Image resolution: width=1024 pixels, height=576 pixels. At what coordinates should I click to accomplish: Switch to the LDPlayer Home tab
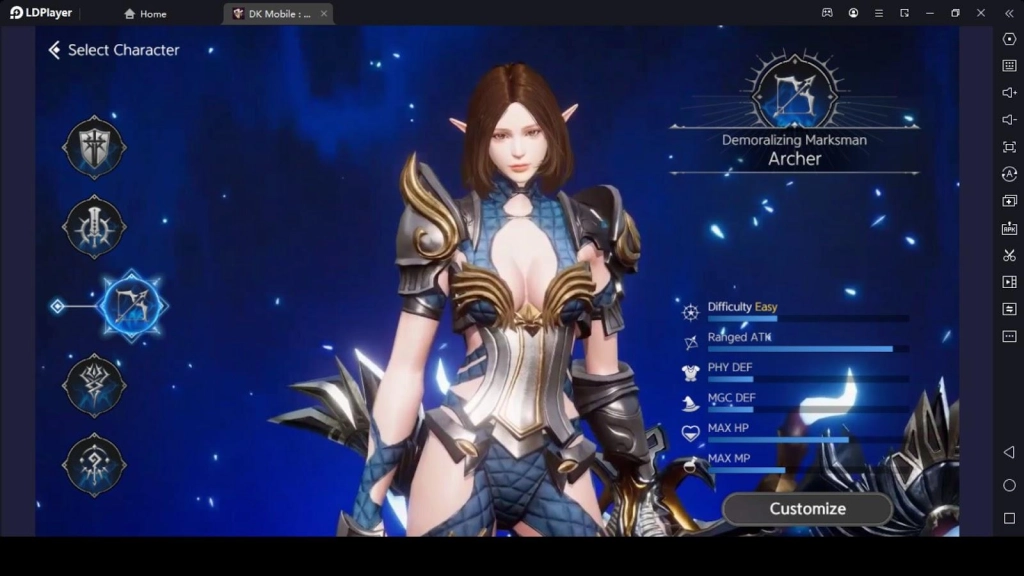(x=145, y=14)
